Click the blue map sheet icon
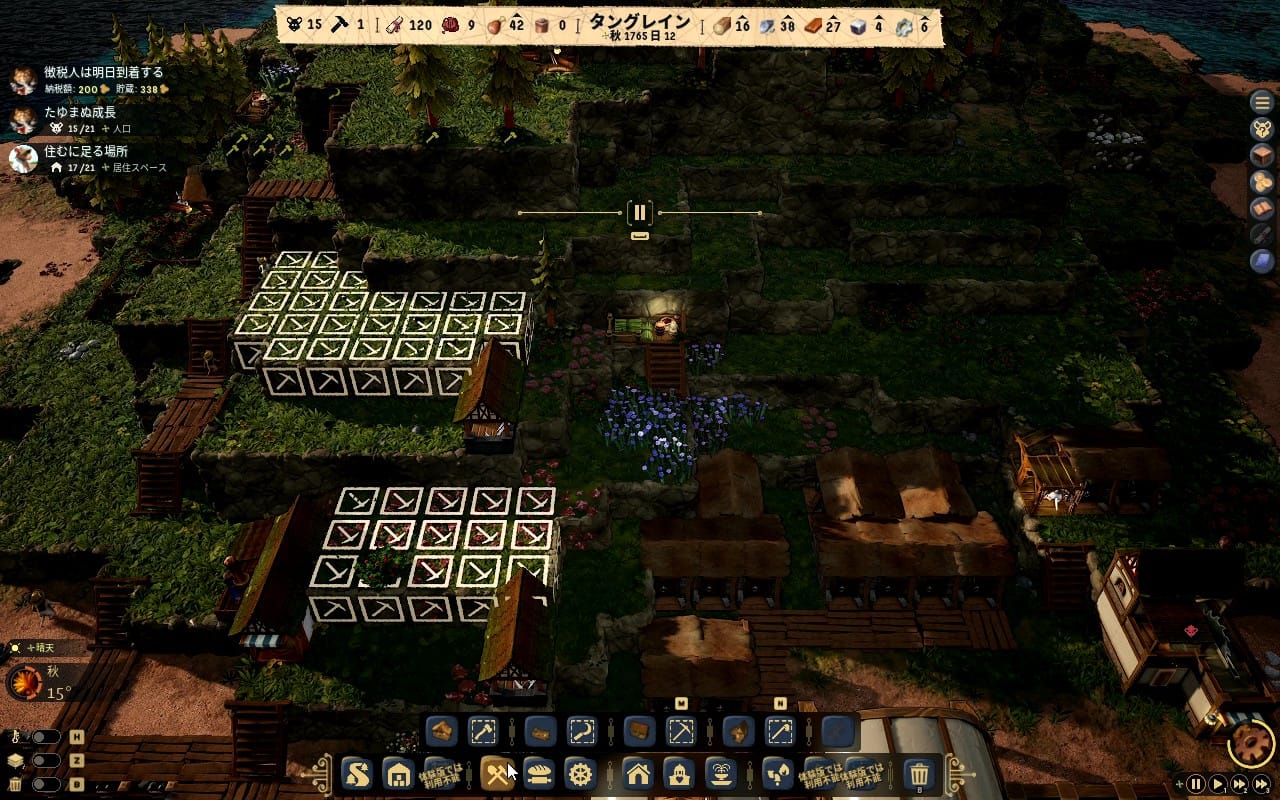This screenshot has width=1280, height=800. pos(1262,261)
